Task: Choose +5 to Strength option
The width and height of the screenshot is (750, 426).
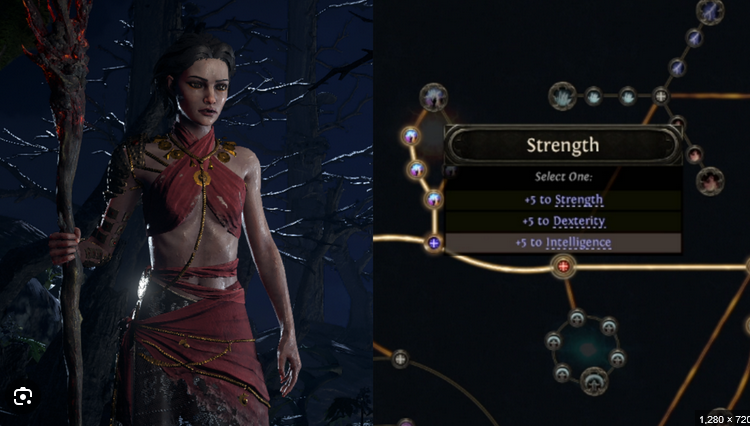Action: [563, 200]
